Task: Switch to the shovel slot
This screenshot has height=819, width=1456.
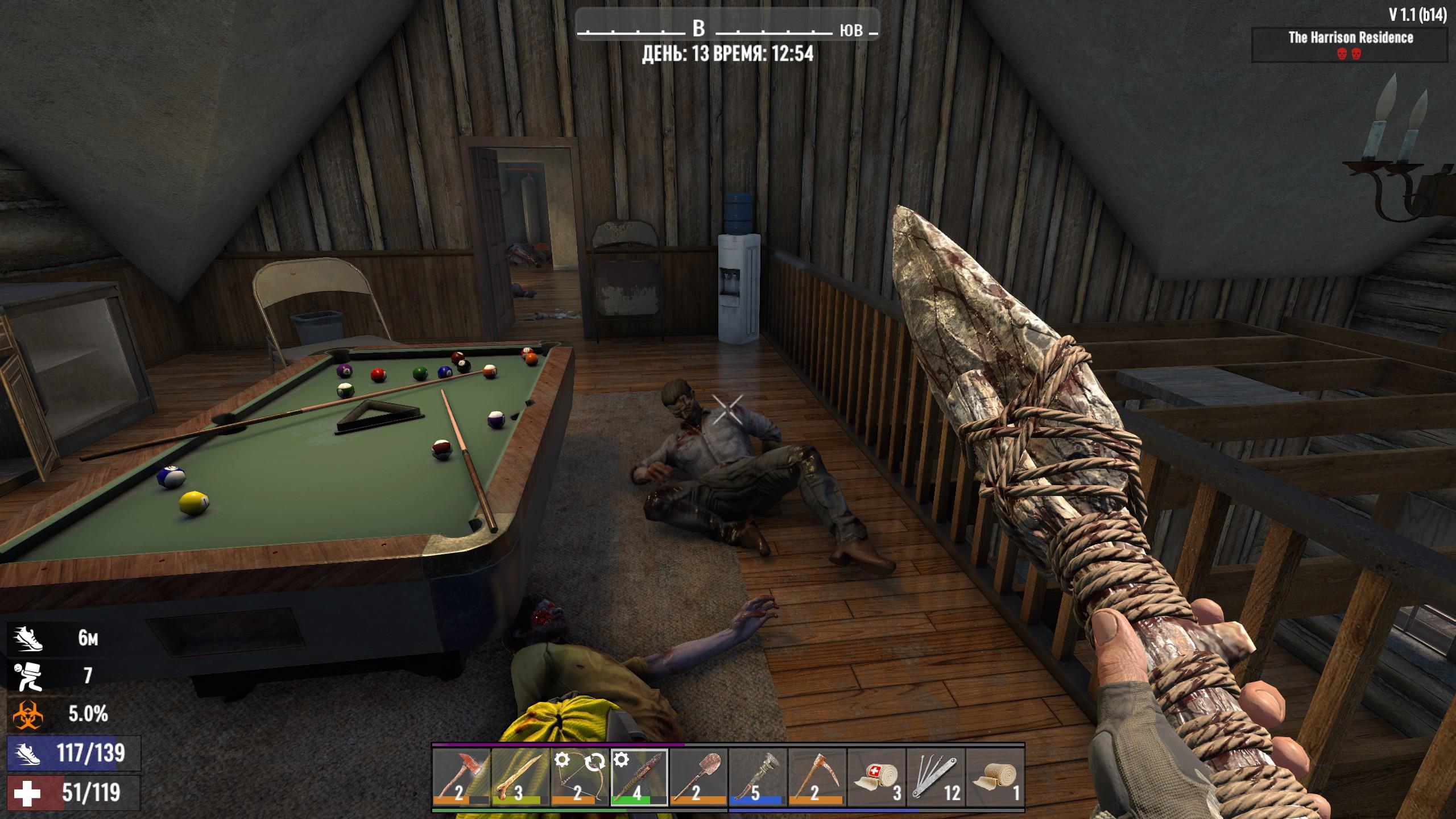Action: [x=698, y=777]
